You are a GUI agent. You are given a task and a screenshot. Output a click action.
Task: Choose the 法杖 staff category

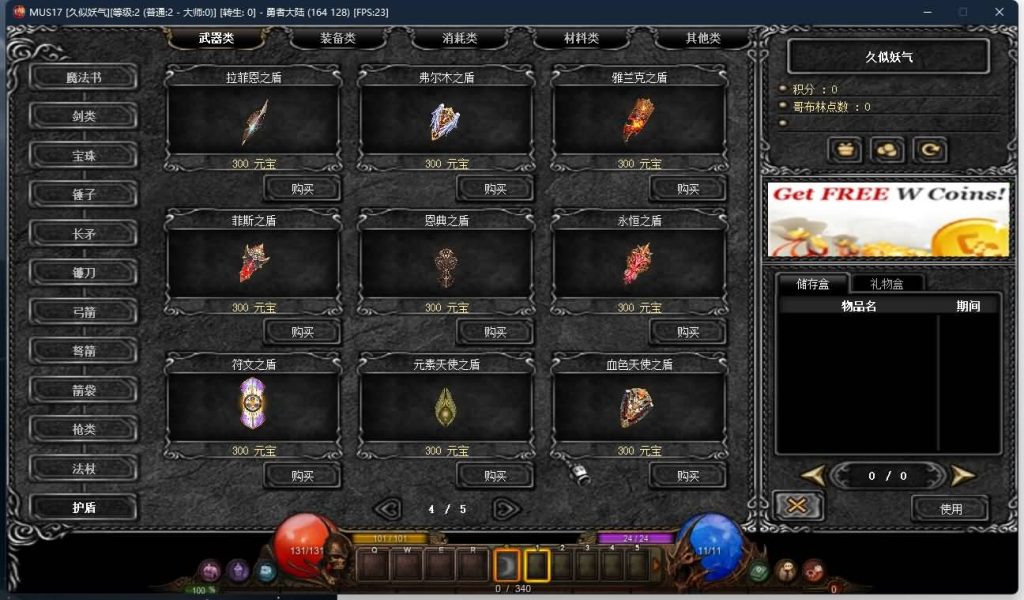coord(84,467)
